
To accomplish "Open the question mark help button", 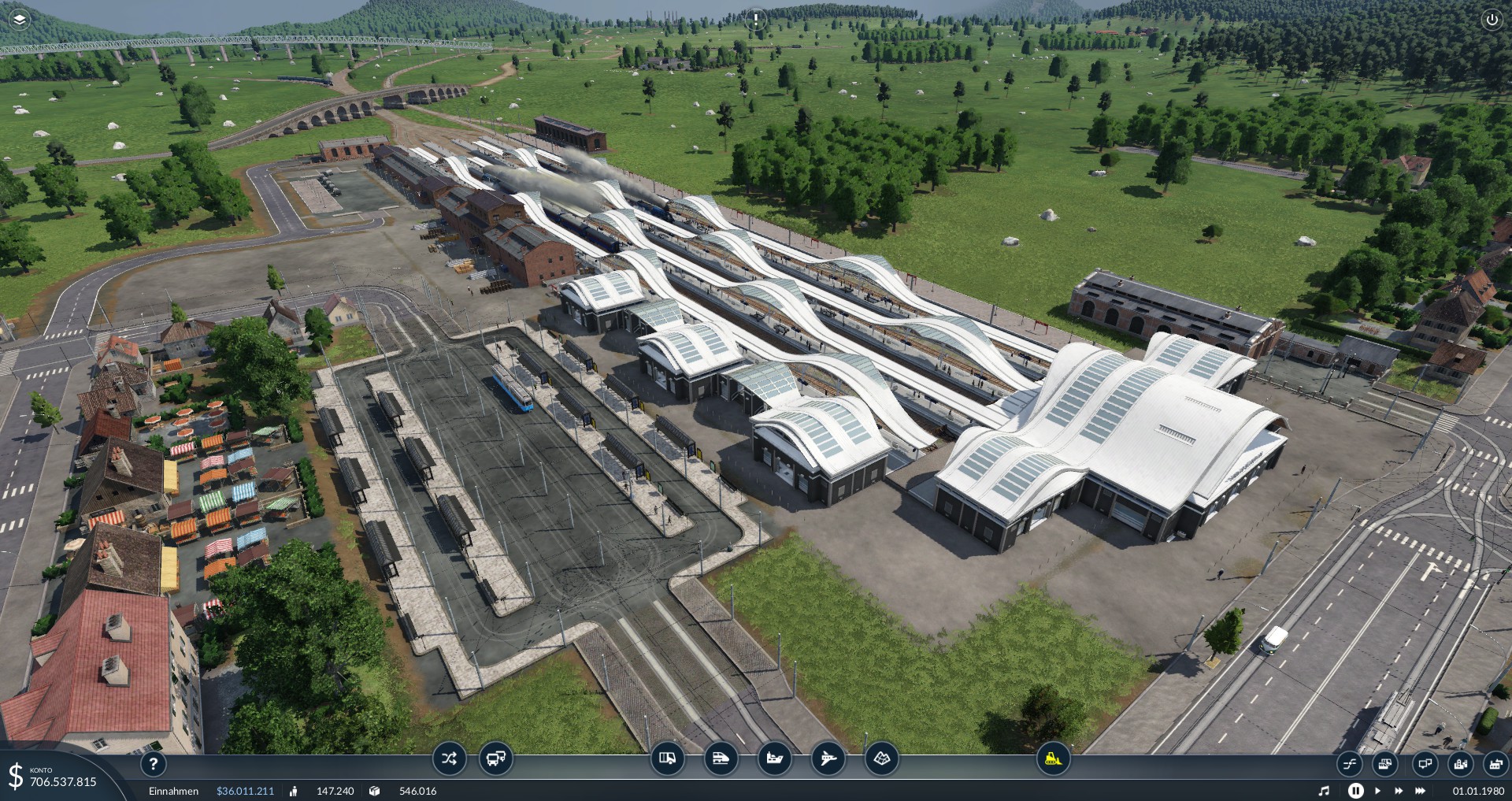I will [x=154, y=763].
